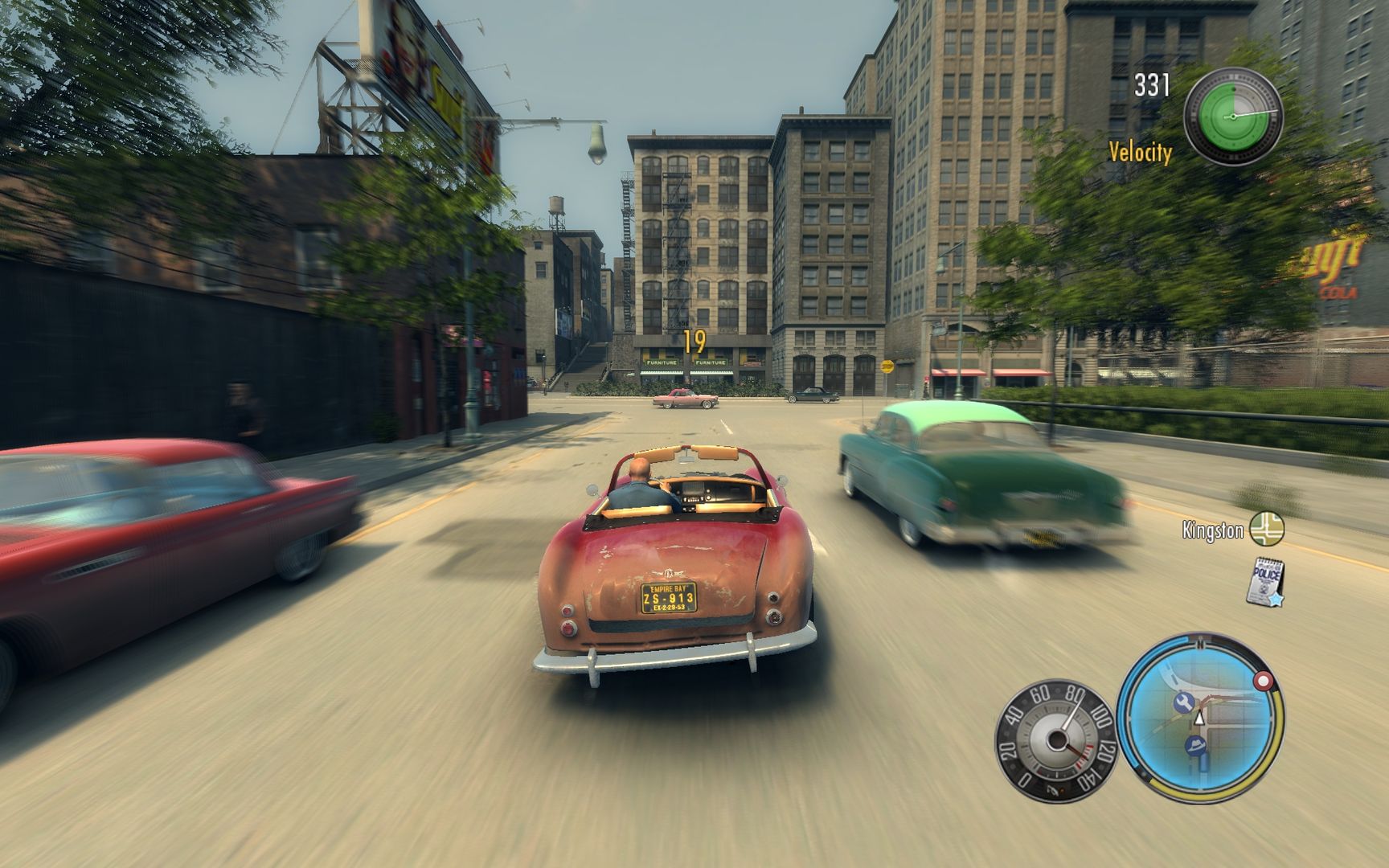
Task: Select the red destination marker on minimap edge
Action: click(1263, 680)
